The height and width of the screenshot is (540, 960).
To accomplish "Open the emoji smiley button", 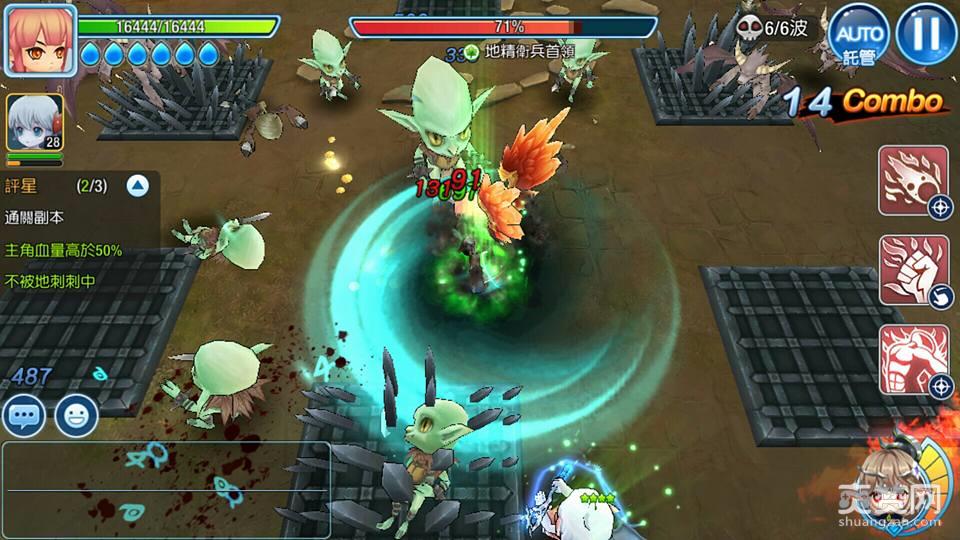I will click(76, 414).
